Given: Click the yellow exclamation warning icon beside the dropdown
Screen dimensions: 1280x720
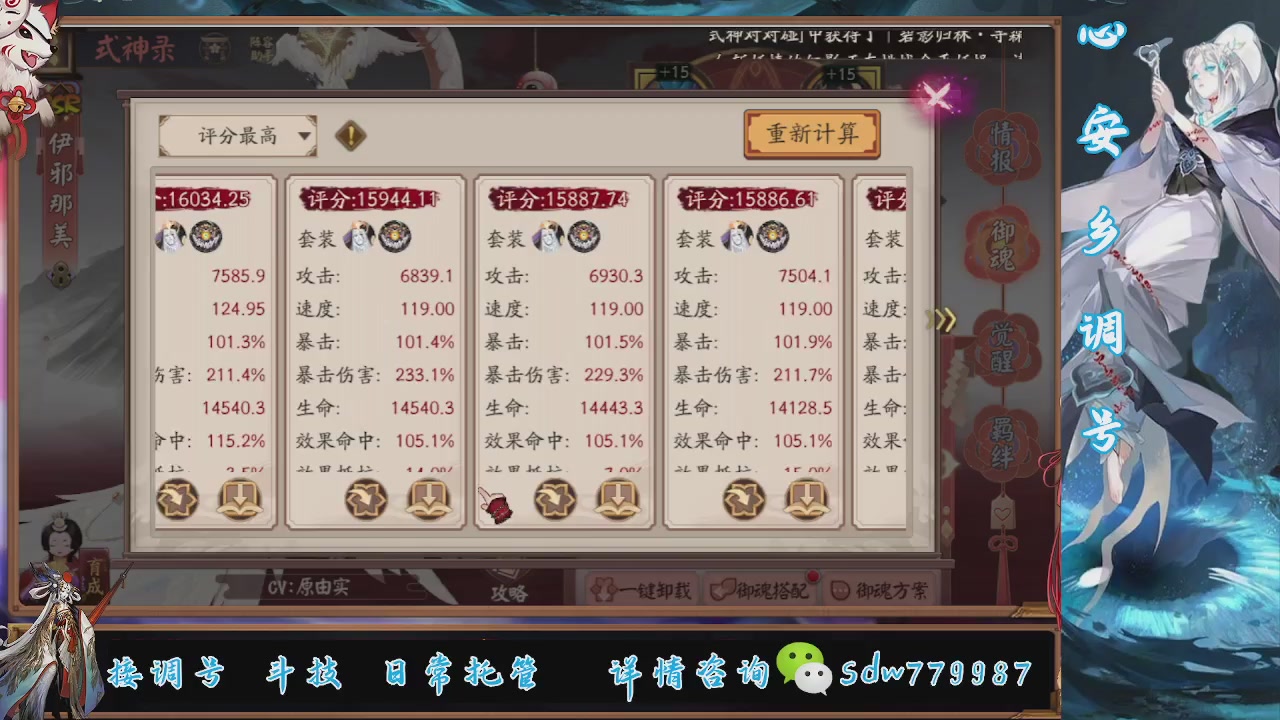Looking at the screenshot, I should pyautogui.click(x=350, y=136).
